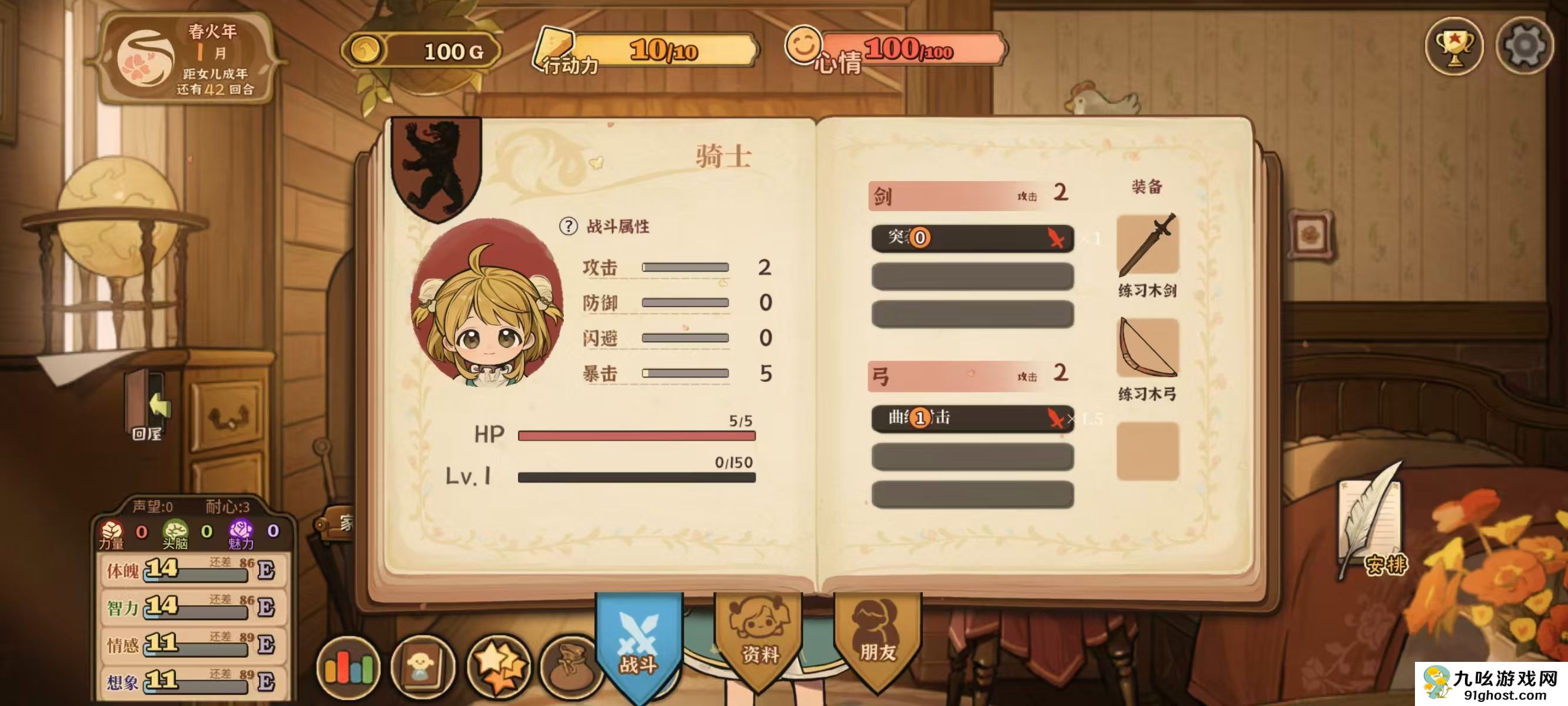Select the 练习木剑 wooden sword slot
The height and width of the screenshot is (706, 1568).
1147,245
